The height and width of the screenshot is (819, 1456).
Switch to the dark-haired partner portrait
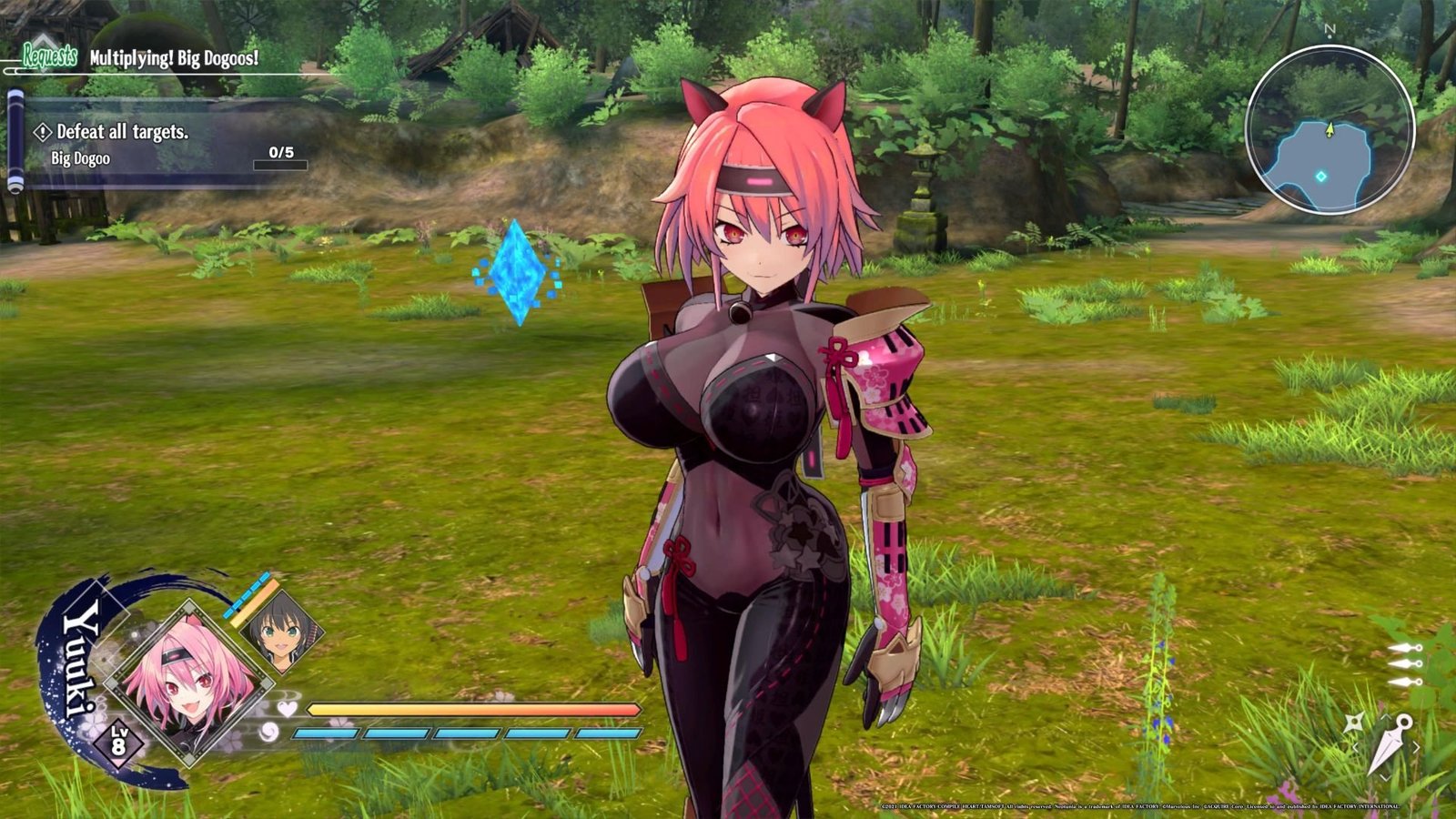tap(281, 629)
